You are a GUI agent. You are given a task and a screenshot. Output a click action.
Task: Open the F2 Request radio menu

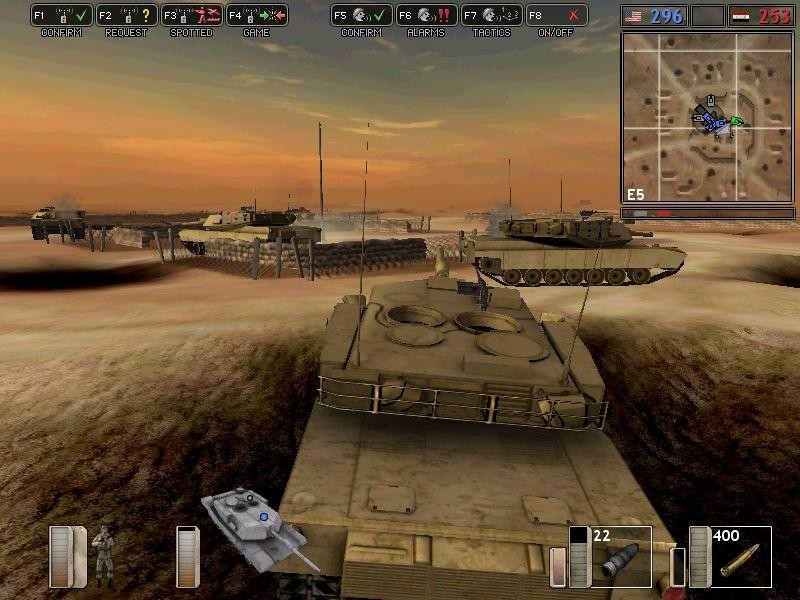point(126,15)
